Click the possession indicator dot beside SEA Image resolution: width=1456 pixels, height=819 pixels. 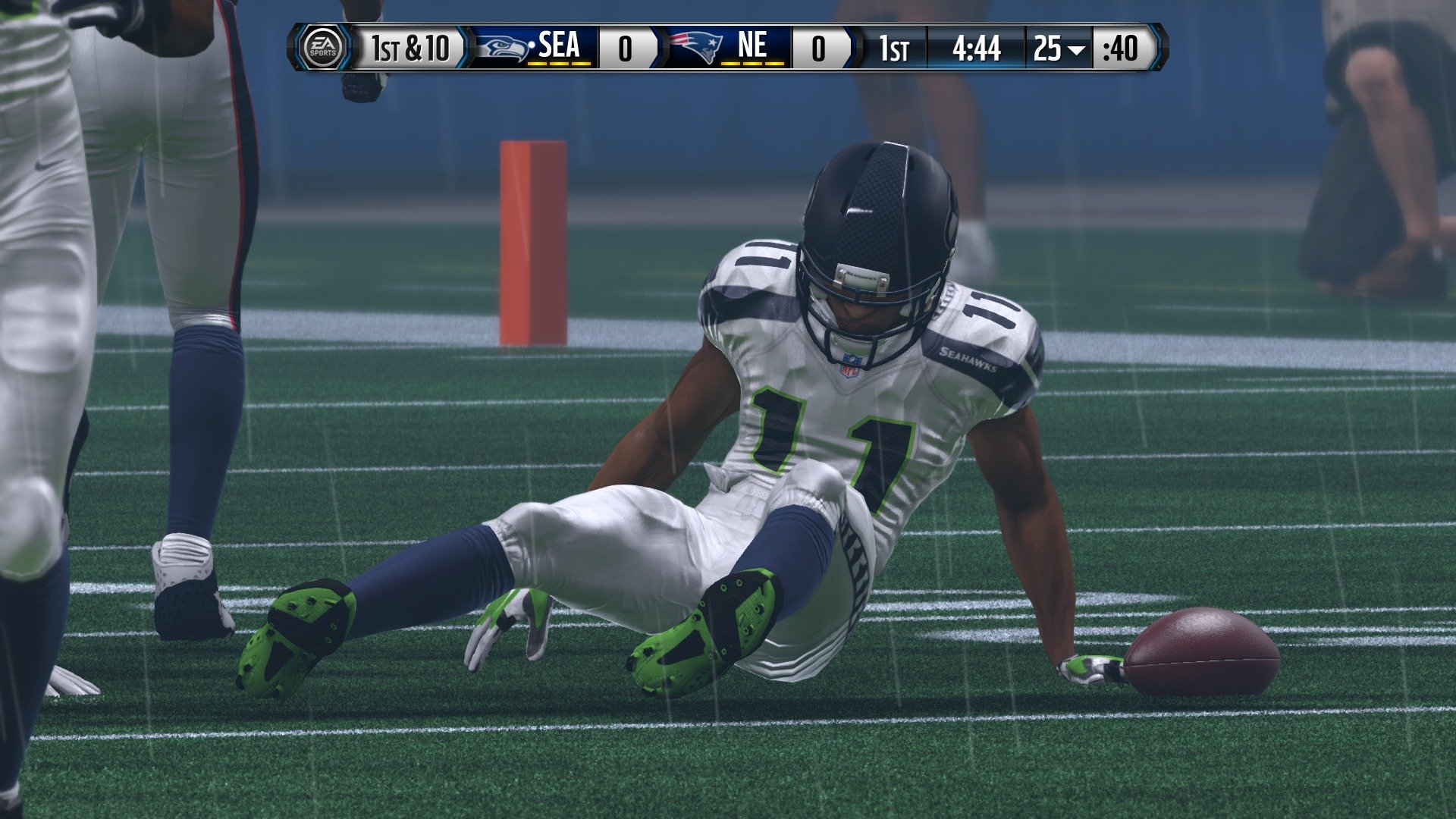point(533,44)
